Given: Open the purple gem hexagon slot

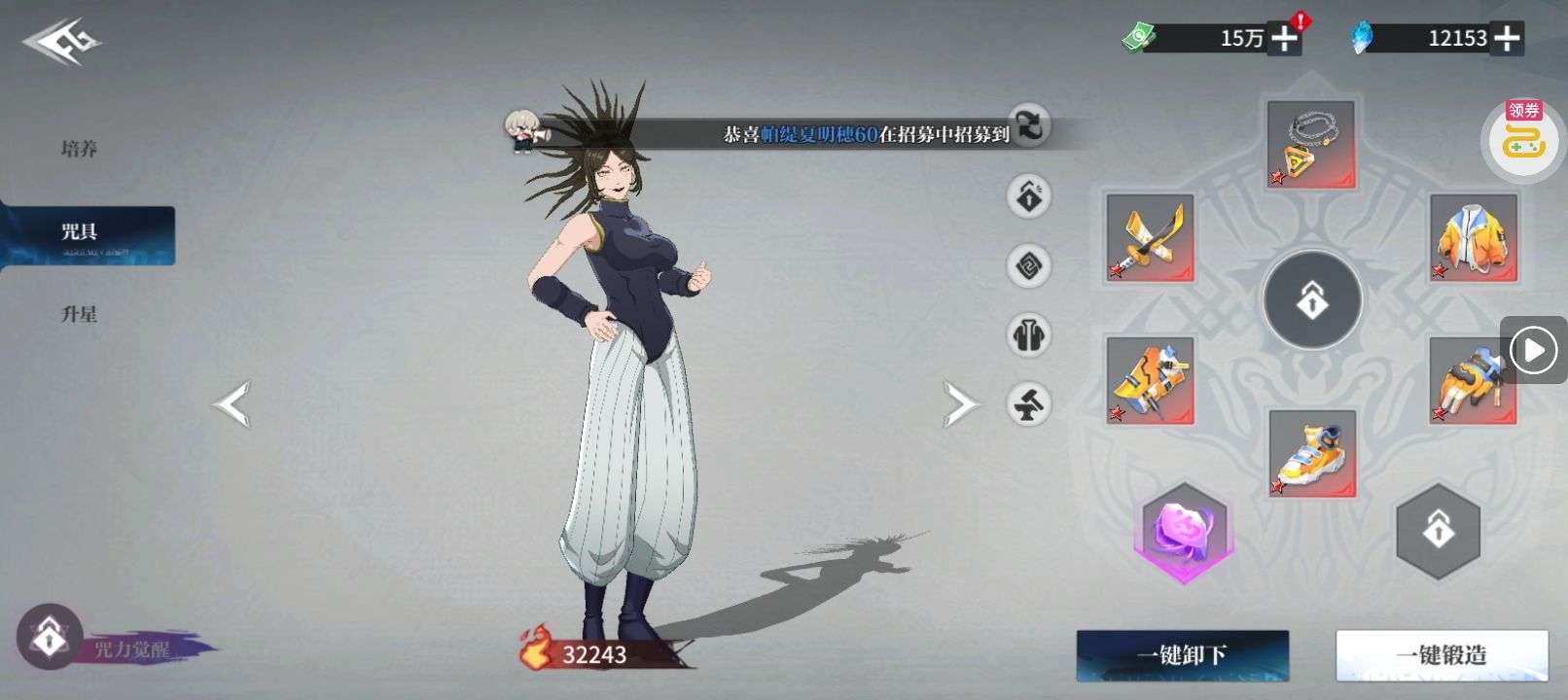Looking at the screenshot, I should (1184, 533).
